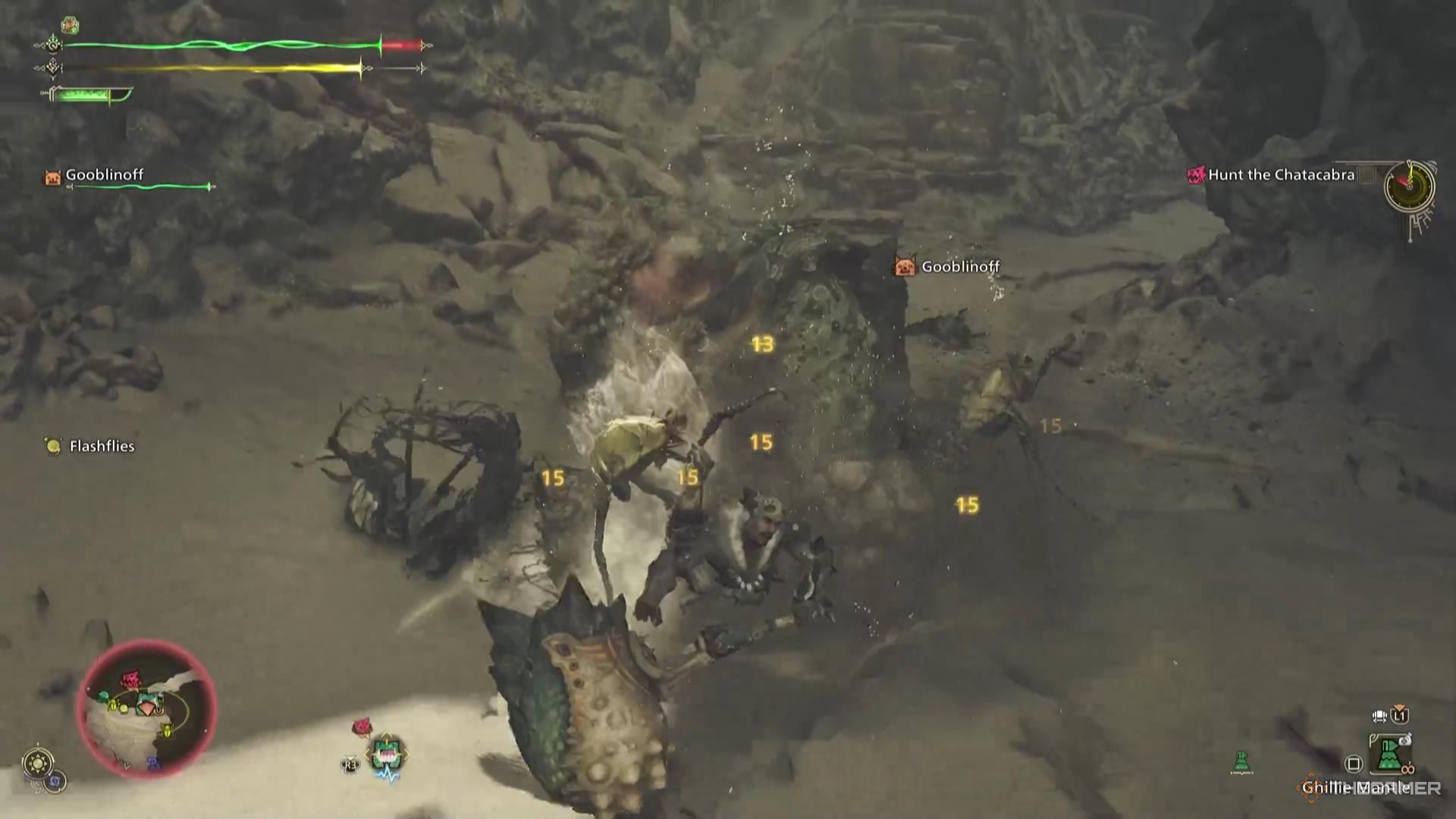
Task: Toggle the Square button use-item prompt
Action: coord(1352,764)
